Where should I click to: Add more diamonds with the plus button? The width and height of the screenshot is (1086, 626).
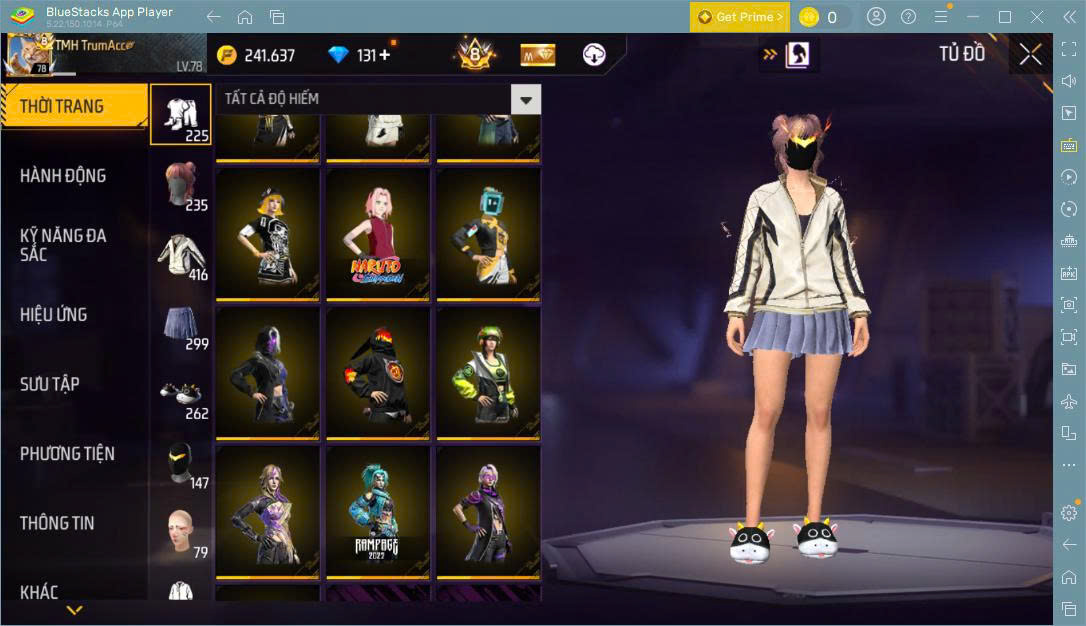[385, 55]
